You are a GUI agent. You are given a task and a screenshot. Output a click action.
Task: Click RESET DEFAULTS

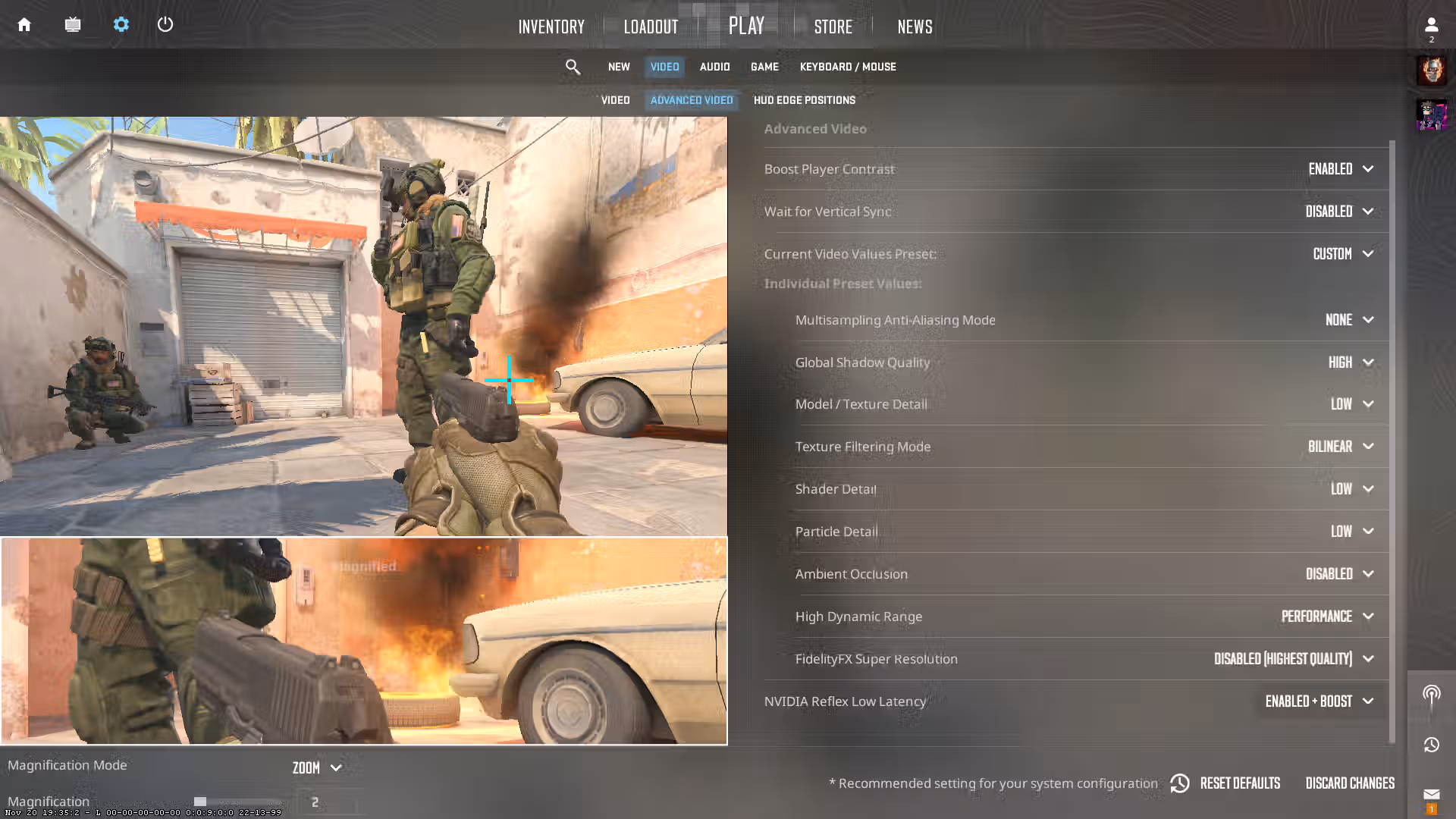(x=1240, y=783)
